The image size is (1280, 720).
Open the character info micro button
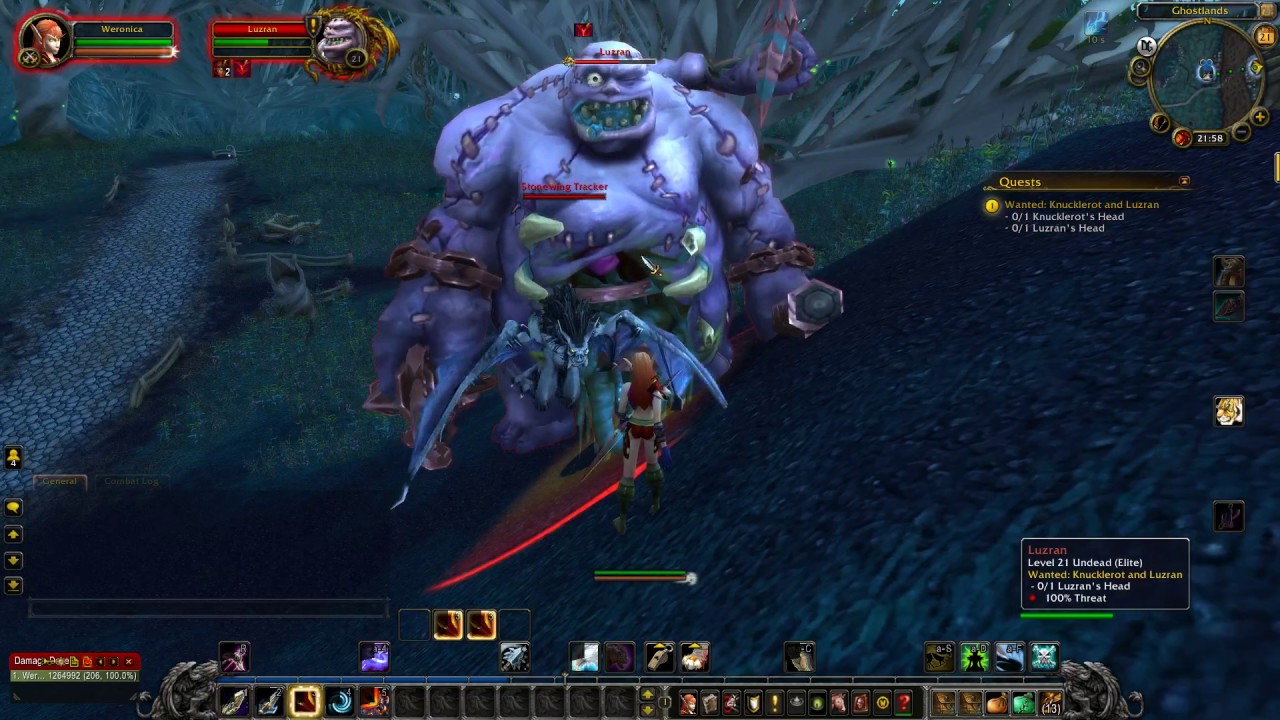pos(688,703)
